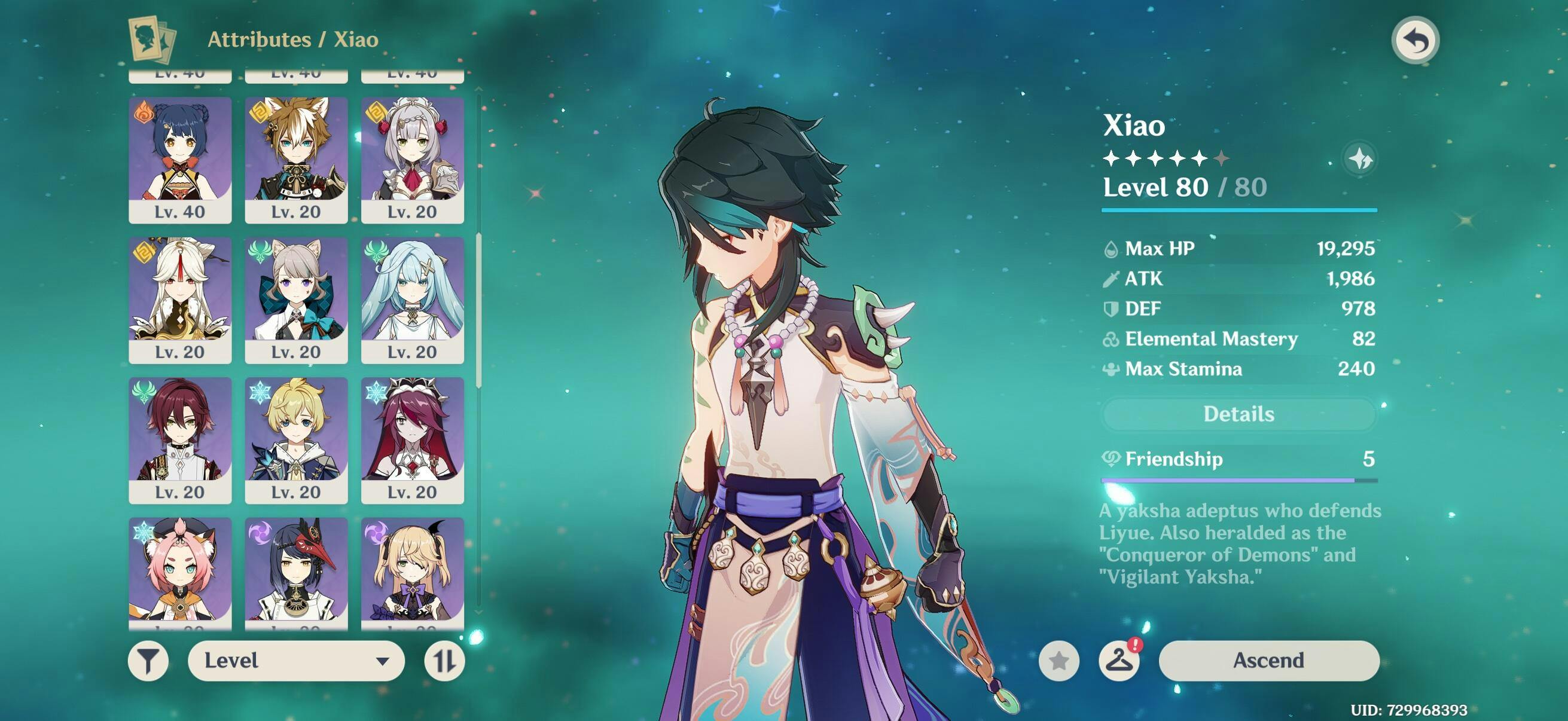Choose Mika's character tile
Viewport: 1568px width, 721px height.
297,439
